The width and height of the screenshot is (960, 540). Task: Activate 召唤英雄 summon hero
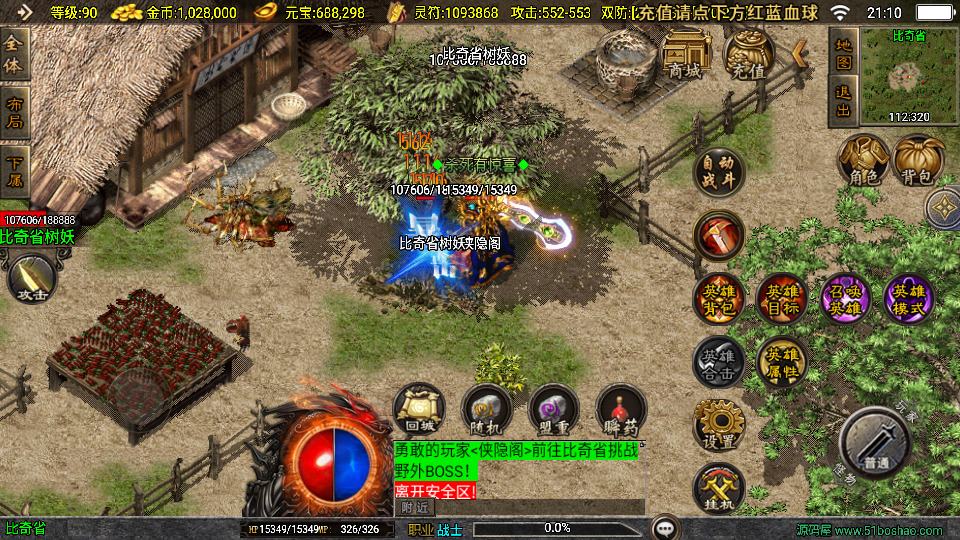click(844, 299)
